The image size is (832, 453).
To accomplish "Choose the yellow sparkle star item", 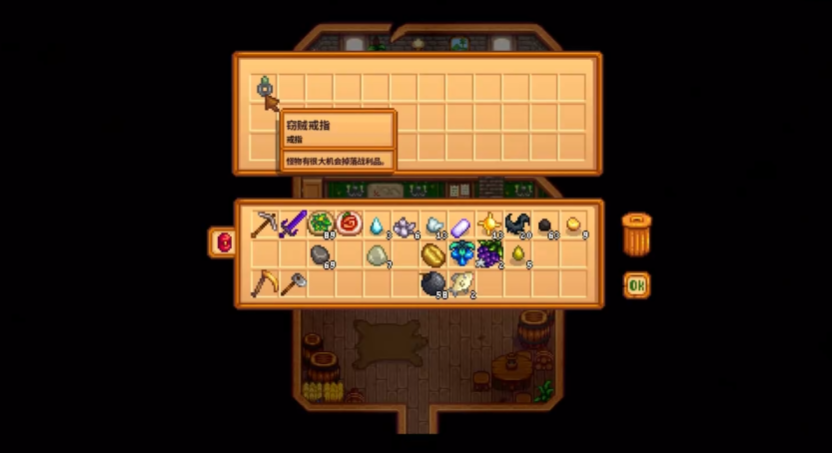I will 489,224.
